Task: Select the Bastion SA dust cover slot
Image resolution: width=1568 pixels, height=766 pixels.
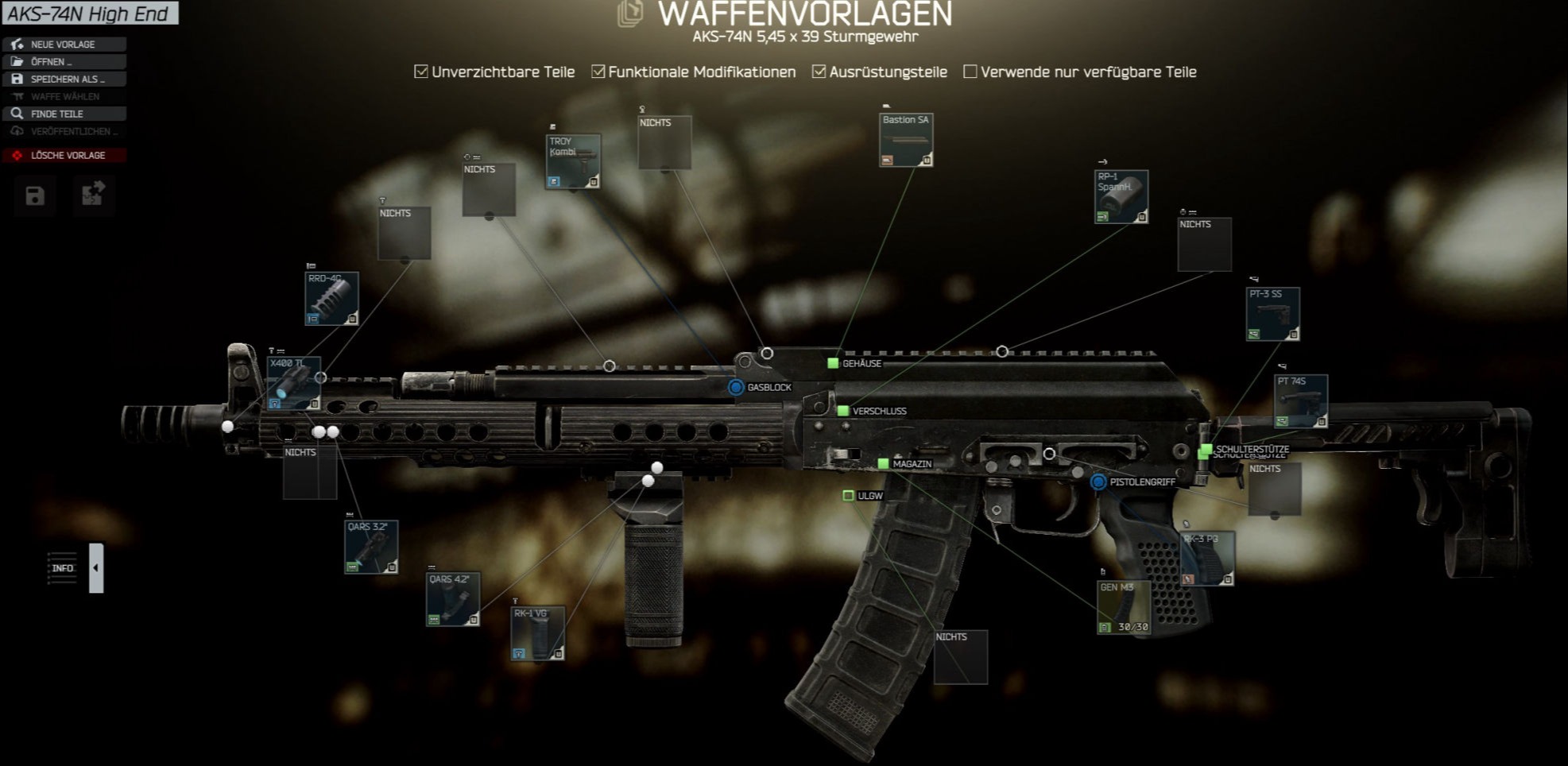Action: point(906,140)
